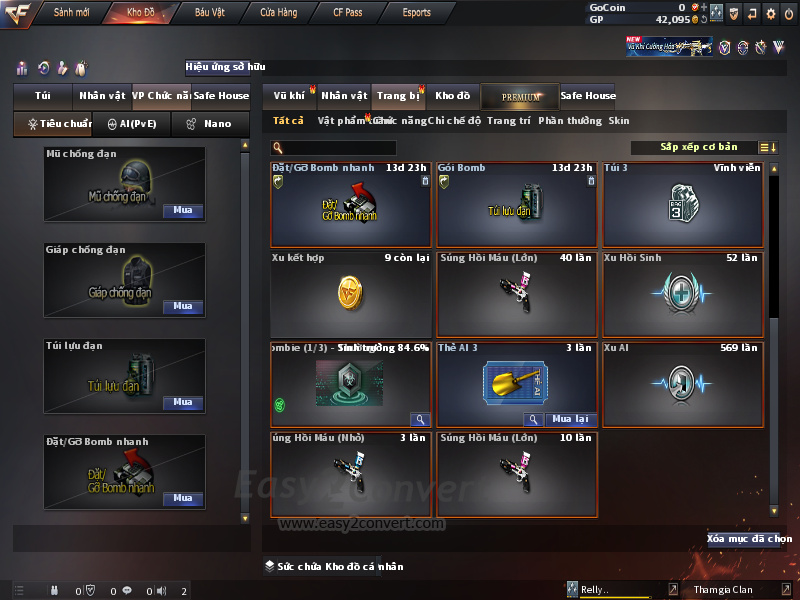Open the Cửa Hàng shop tab
Screen dimensions: 800x600
[278, 13]
